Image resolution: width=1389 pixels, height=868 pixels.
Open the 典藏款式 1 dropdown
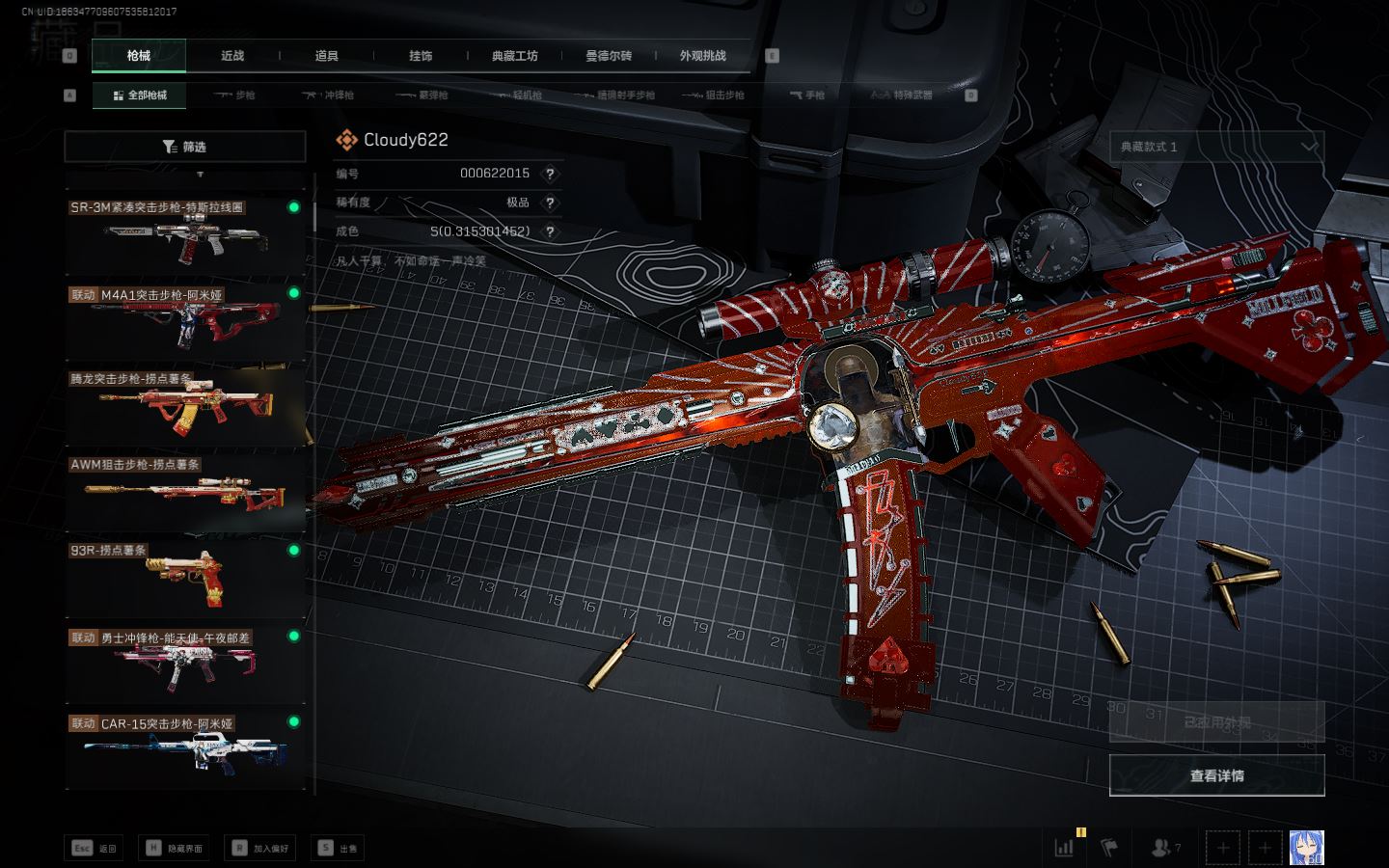[1216, 147]
